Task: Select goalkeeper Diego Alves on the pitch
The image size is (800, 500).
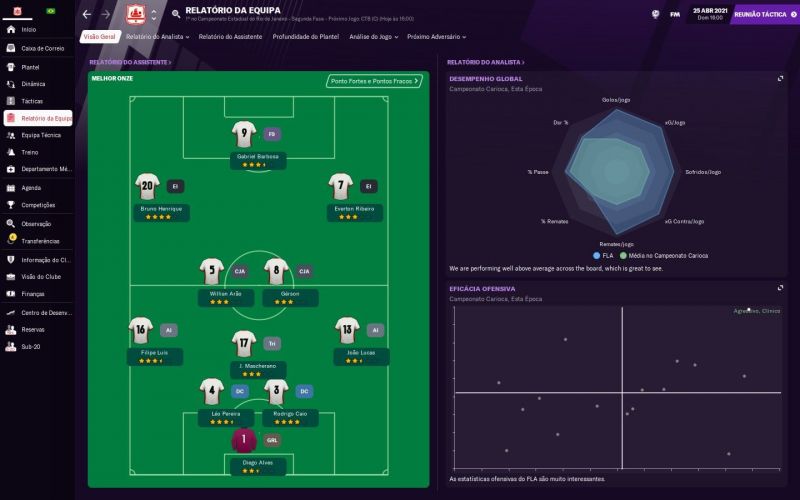Action: click(244, 440)
